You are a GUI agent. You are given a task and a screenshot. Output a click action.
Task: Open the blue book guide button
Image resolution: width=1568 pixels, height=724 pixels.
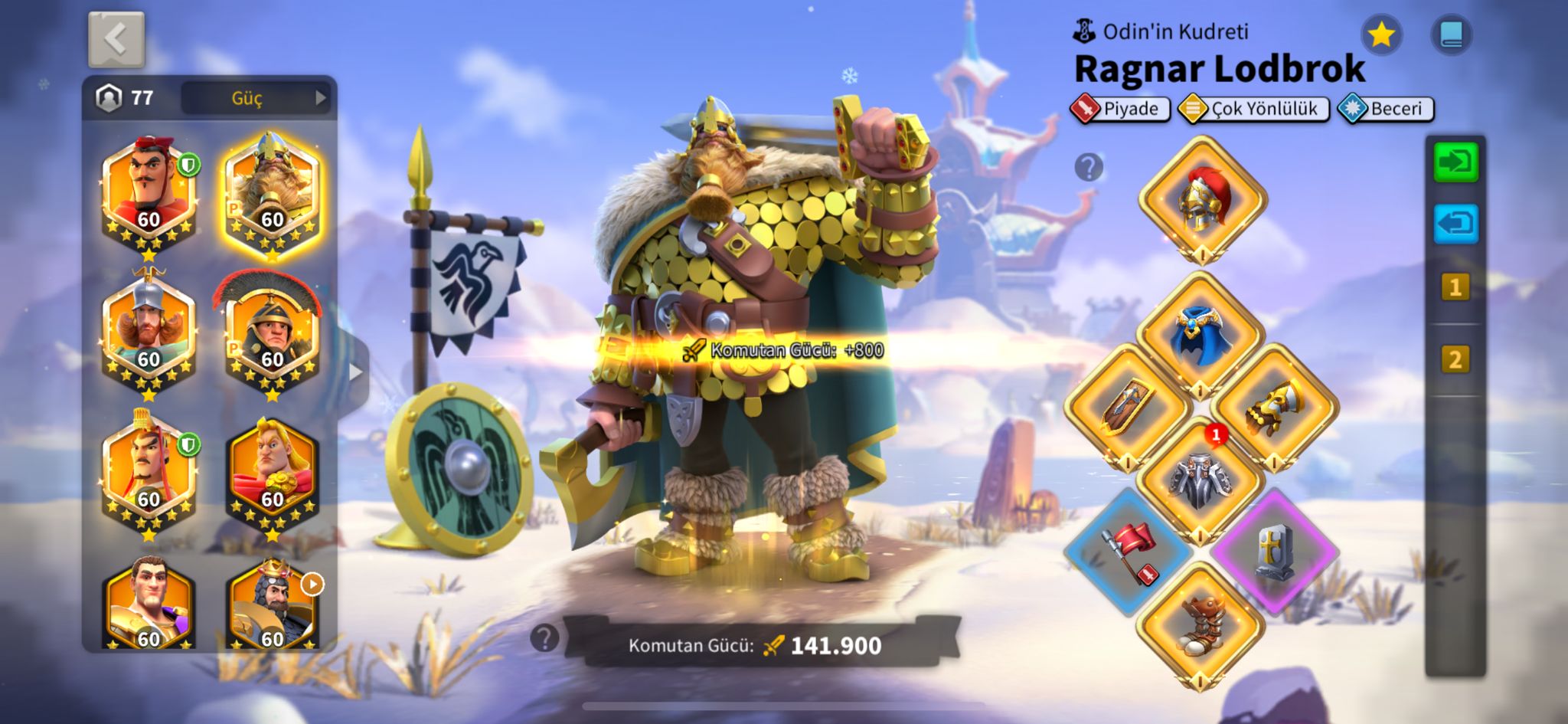1451,34
